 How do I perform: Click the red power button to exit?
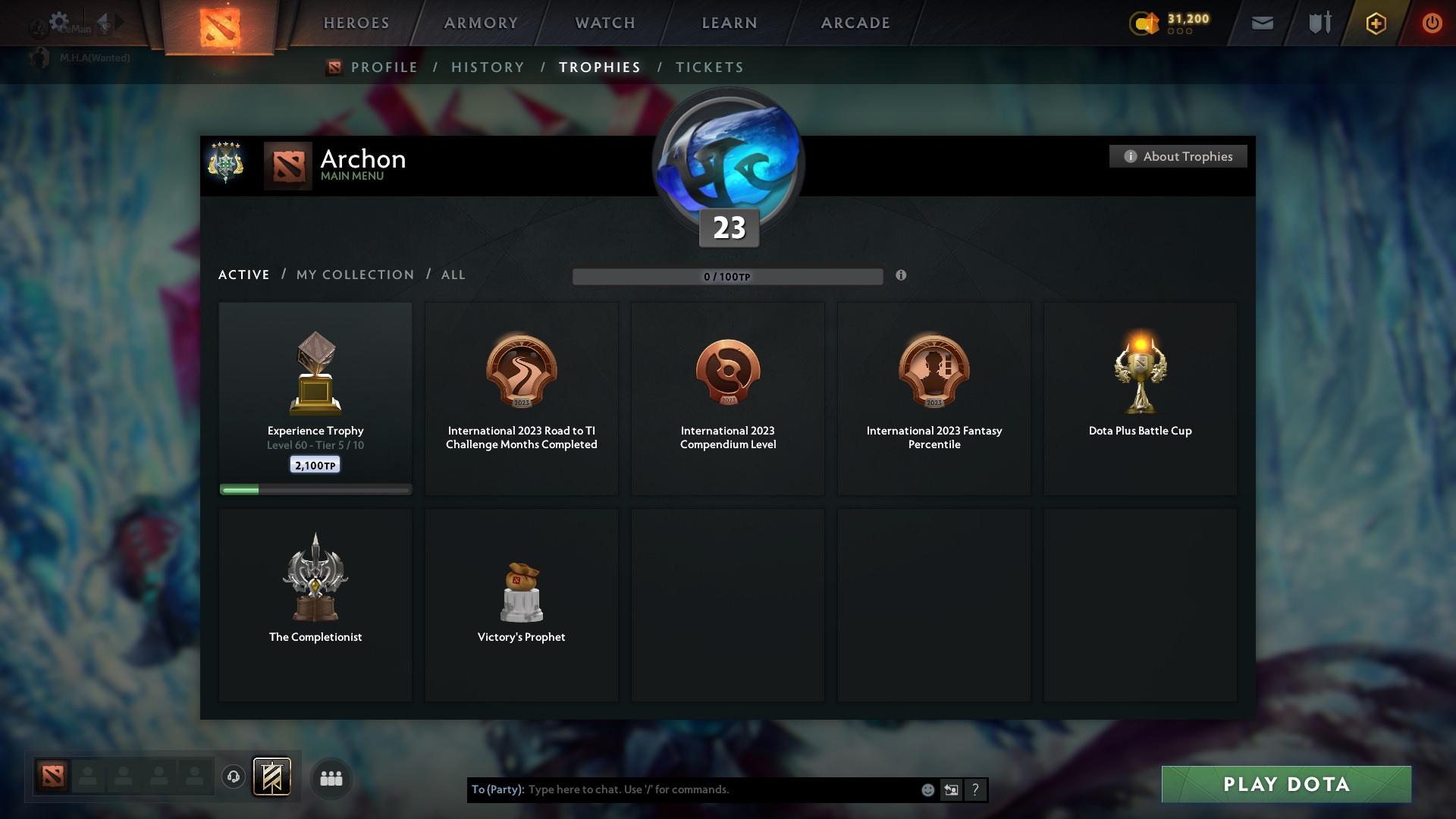1432,23
